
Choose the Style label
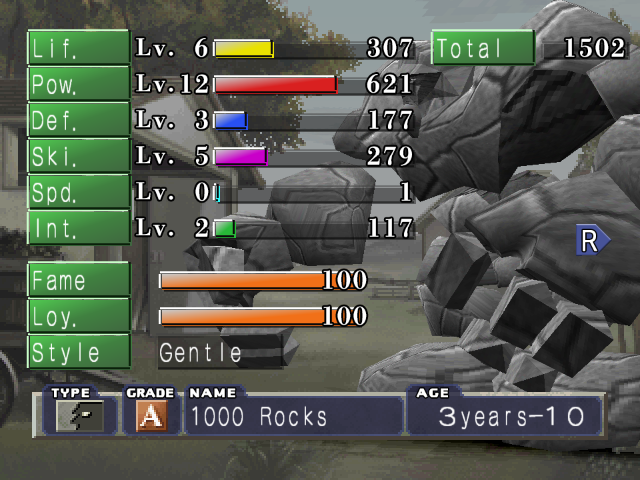click(78, 352)
